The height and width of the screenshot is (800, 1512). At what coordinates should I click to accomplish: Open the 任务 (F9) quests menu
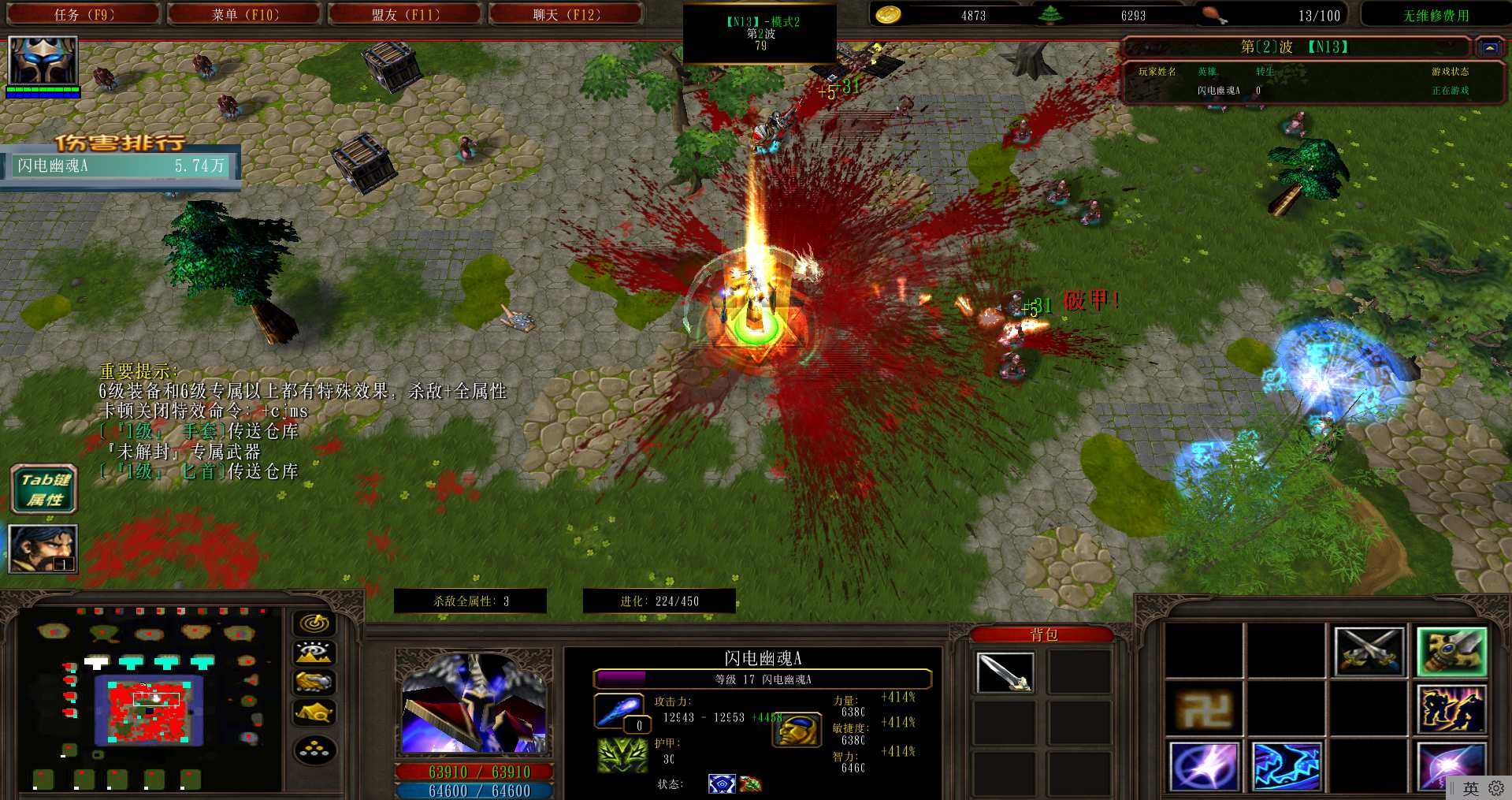84,14
